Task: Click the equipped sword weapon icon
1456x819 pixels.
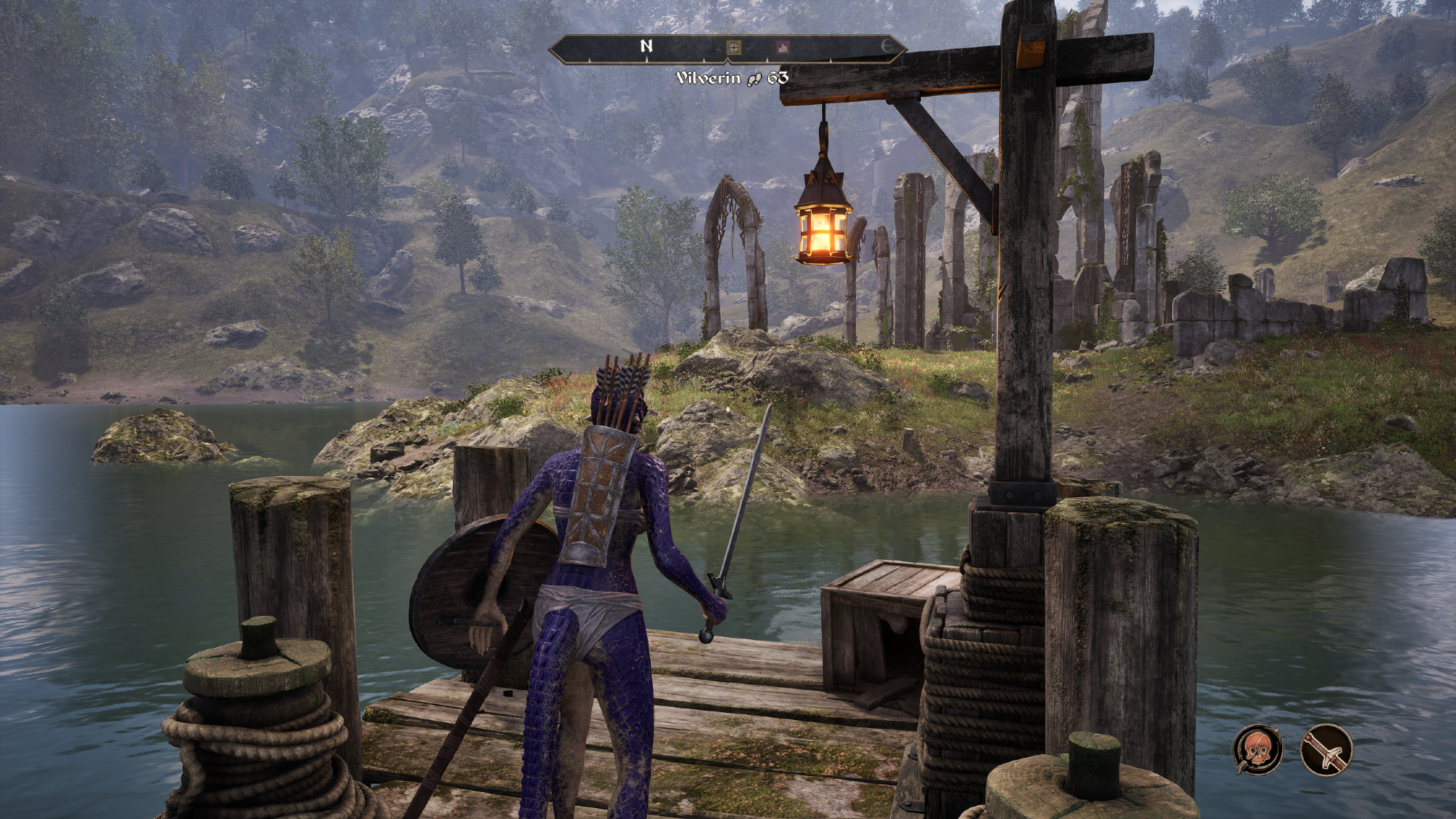Action: pos(1326,749)
